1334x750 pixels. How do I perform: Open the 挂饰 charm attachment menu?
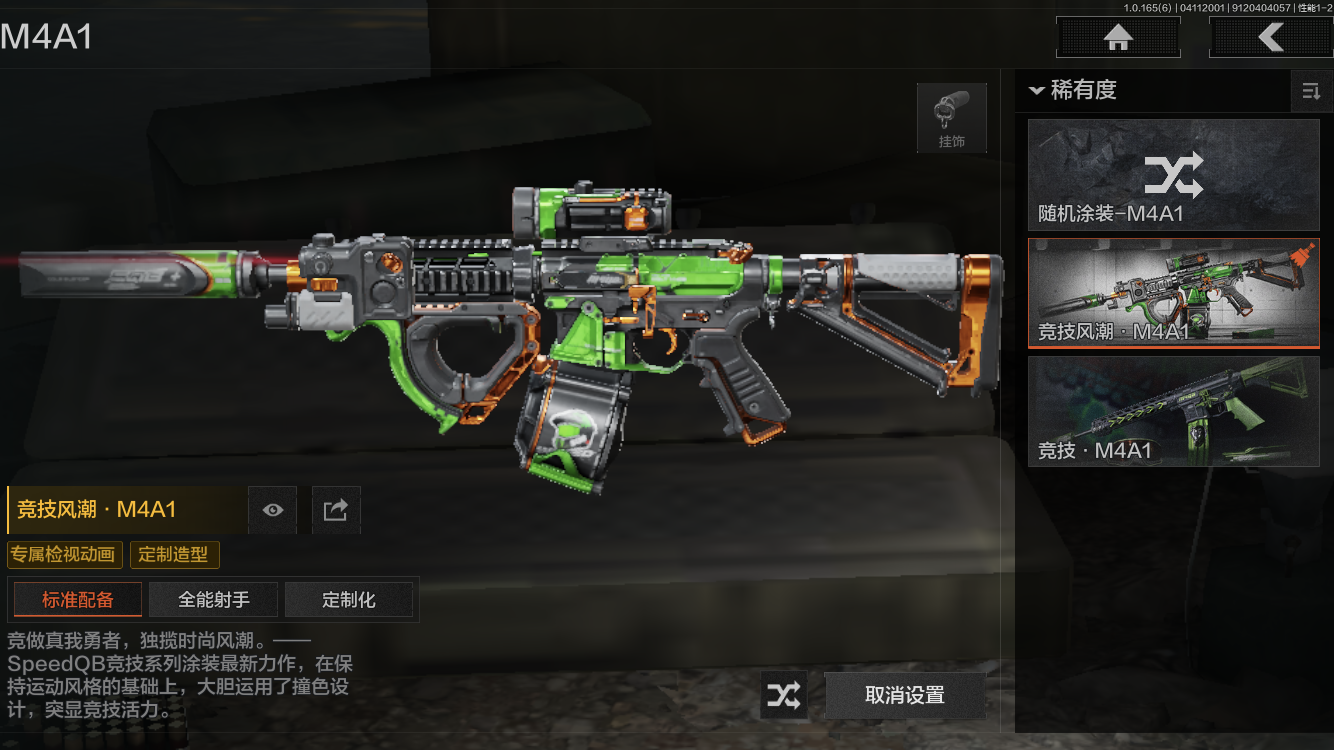[951, 118]
